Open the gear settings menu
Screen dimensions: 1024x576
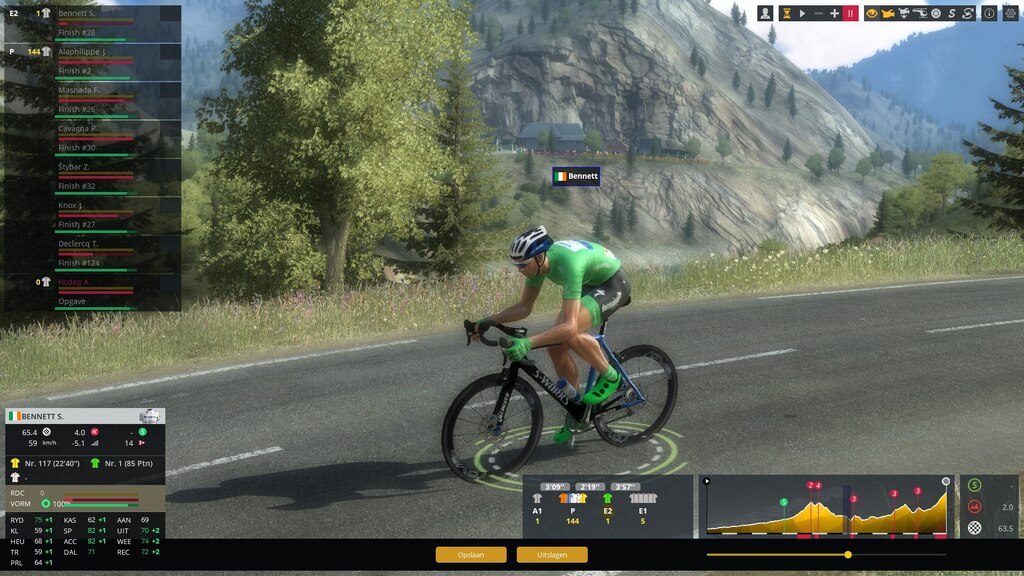1009,13
